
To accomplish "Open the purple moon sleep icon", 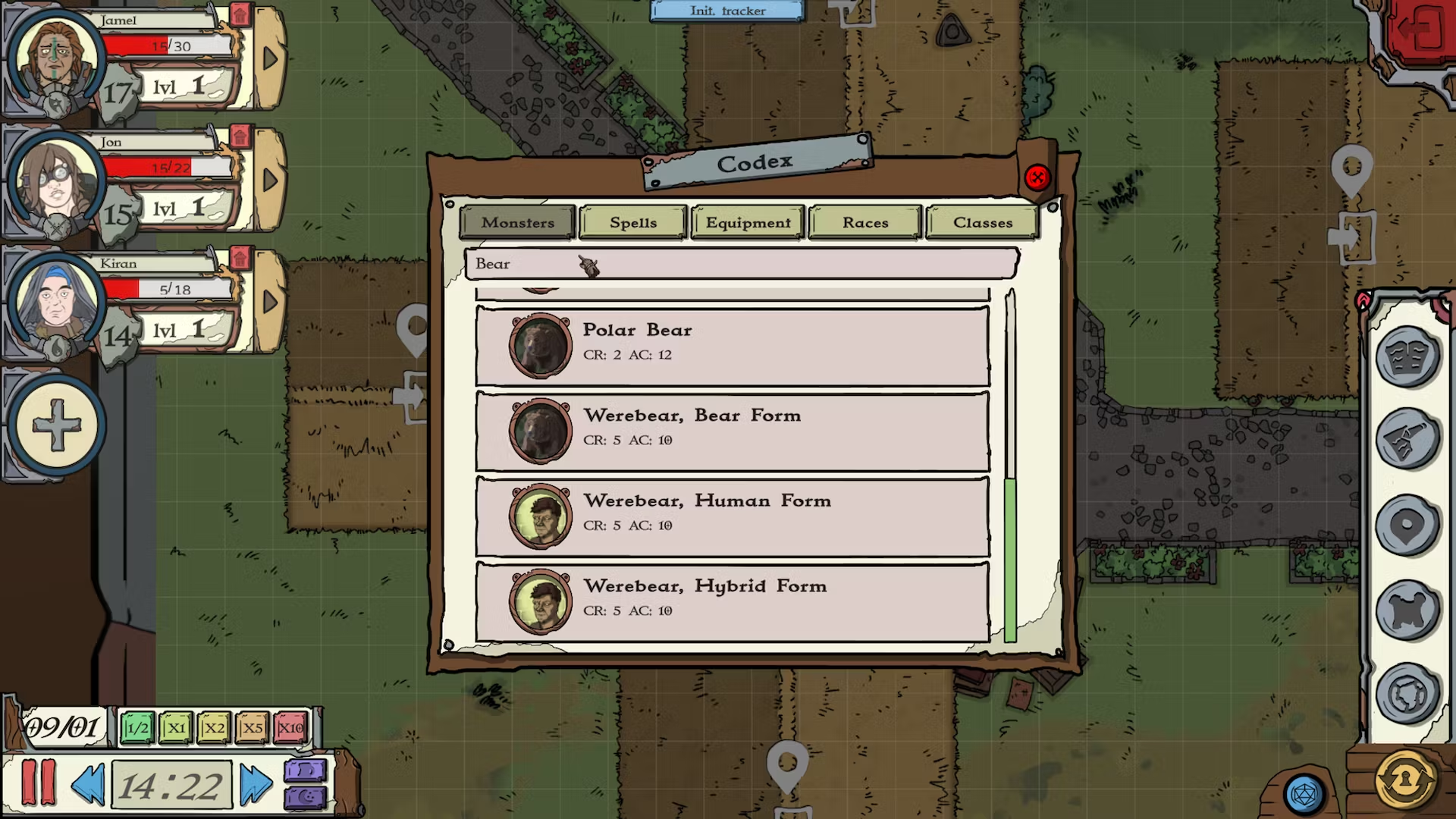I will pos(307,798).
